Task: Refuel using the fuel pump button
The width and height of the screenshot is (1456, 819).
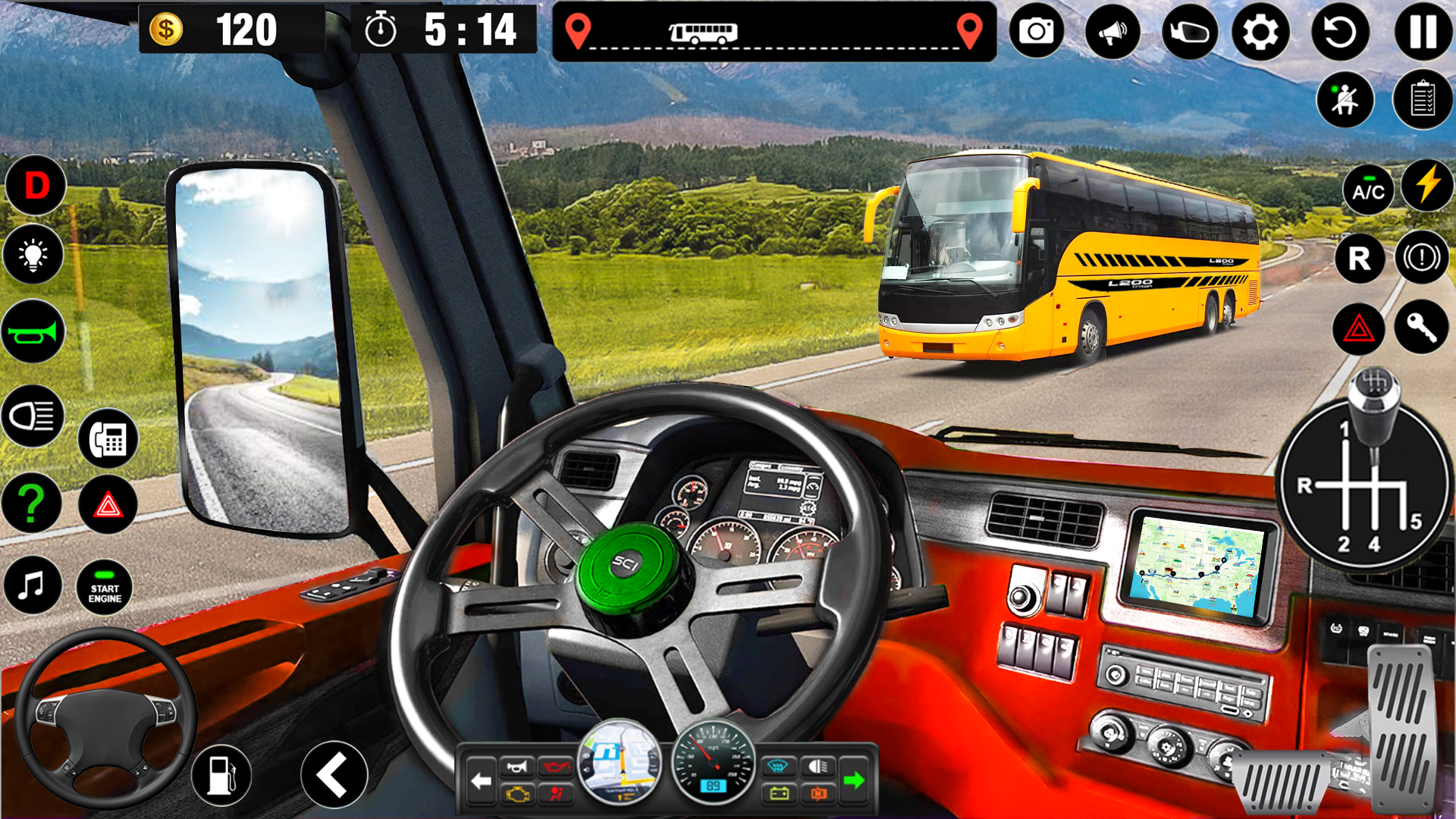Action: point(221,775)
